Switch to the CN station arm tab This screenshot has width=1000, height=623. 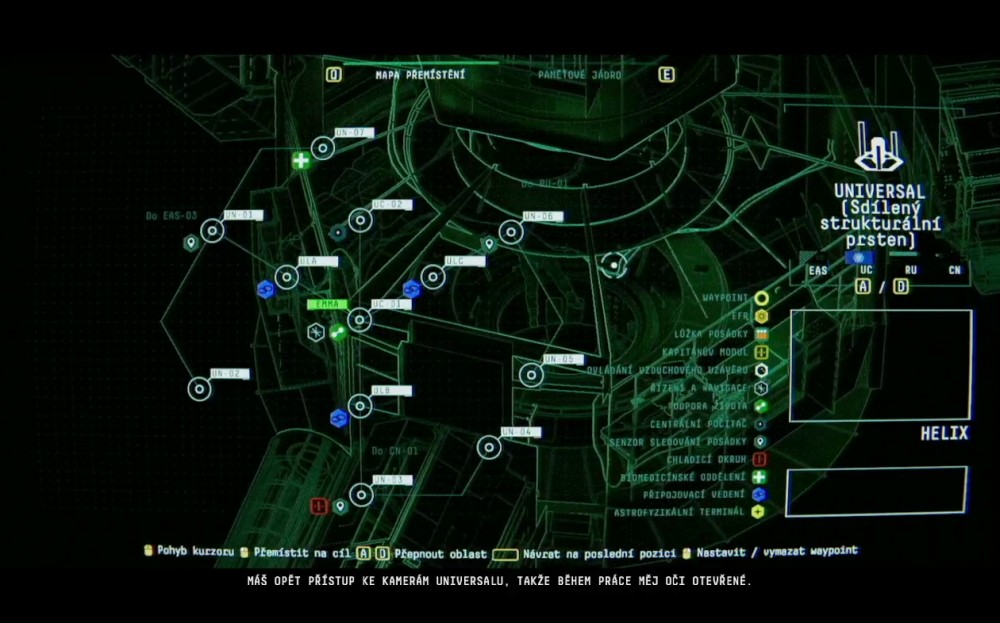click(955, 270)
